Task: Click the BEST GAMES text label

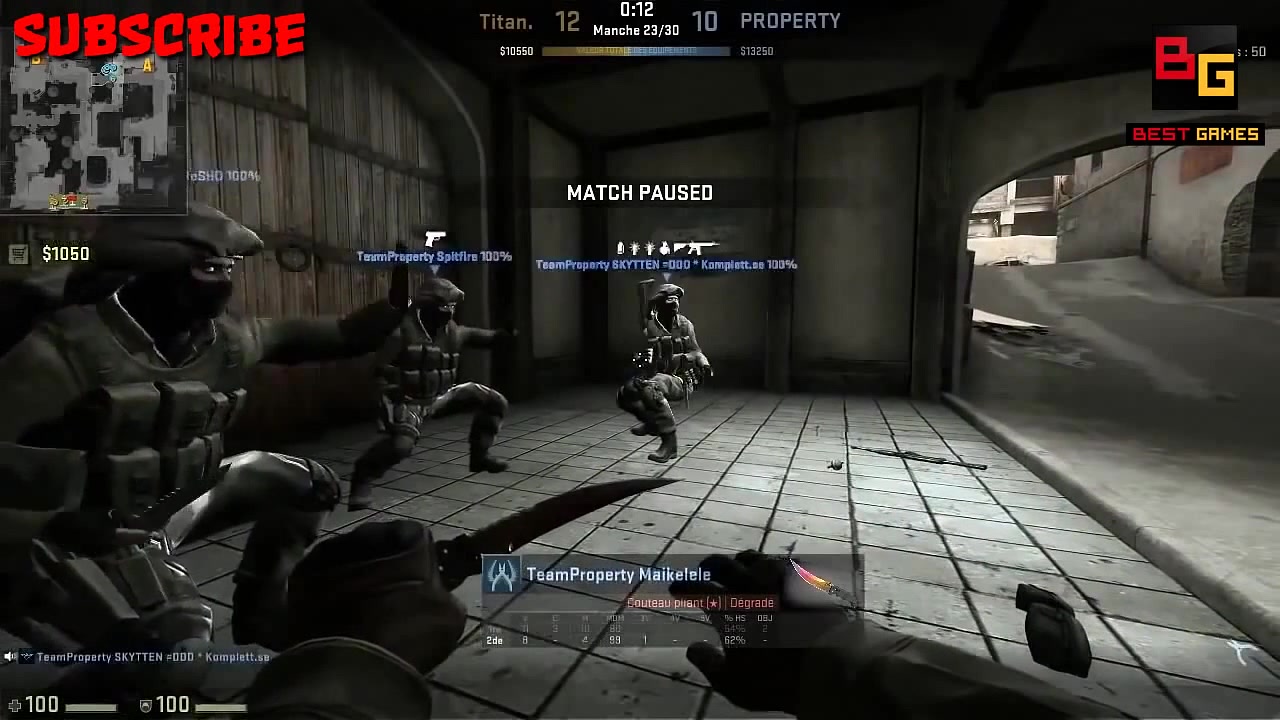Action: point(1197,134)
